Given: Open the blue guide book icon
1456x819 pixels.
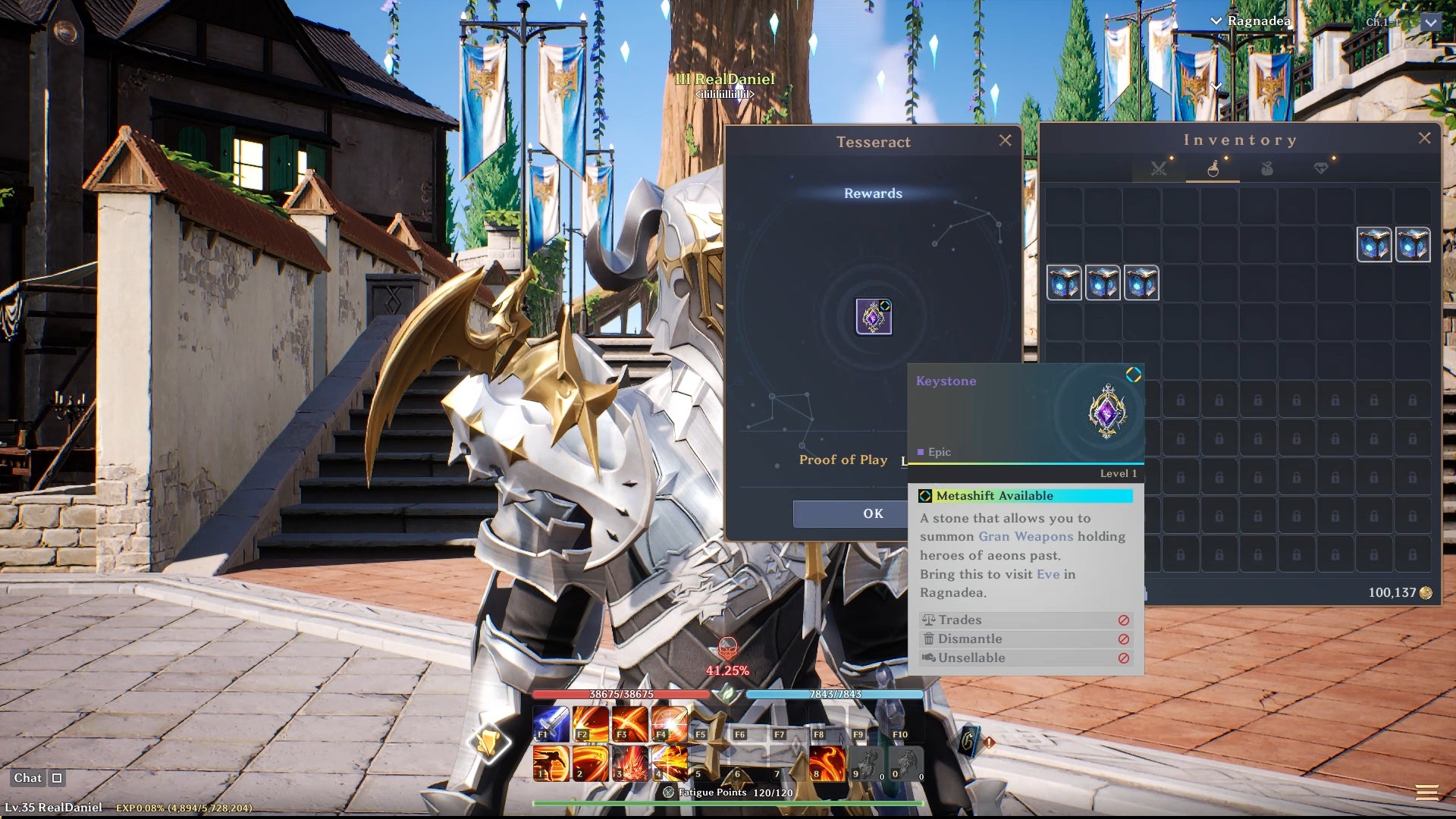Looking at the screenshot, I should (x=969, y=741).
